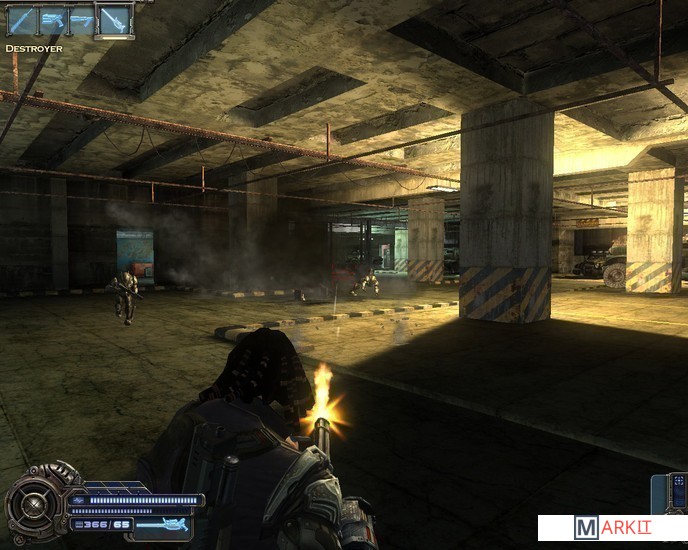Choose the unhighlighted diagonal long rifle slot
The width and height of the screenshot is (688, 550).
coord(21,21)
